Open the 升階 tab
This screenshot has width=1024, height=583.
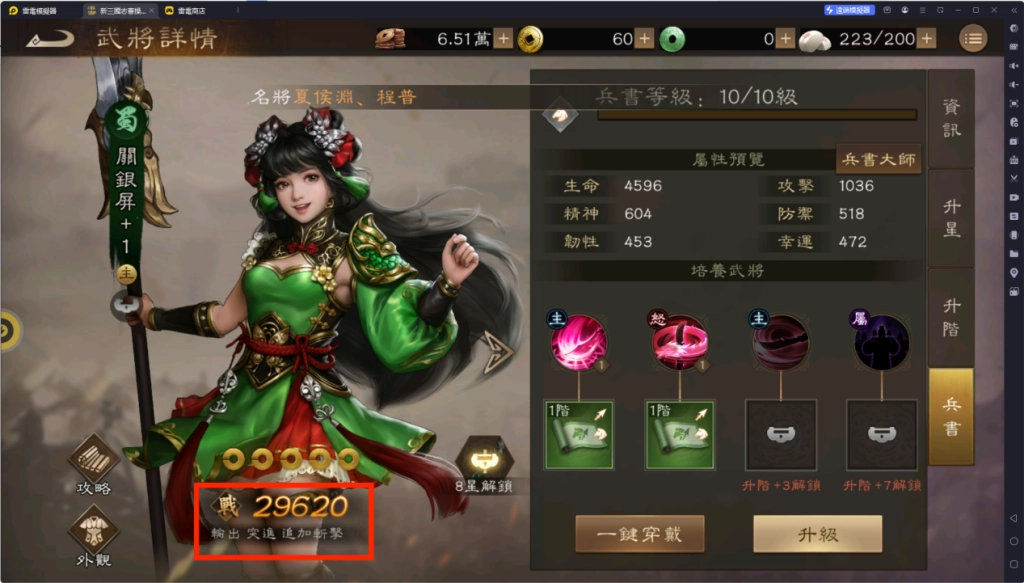pyautogui.click(x=951, y=316)
